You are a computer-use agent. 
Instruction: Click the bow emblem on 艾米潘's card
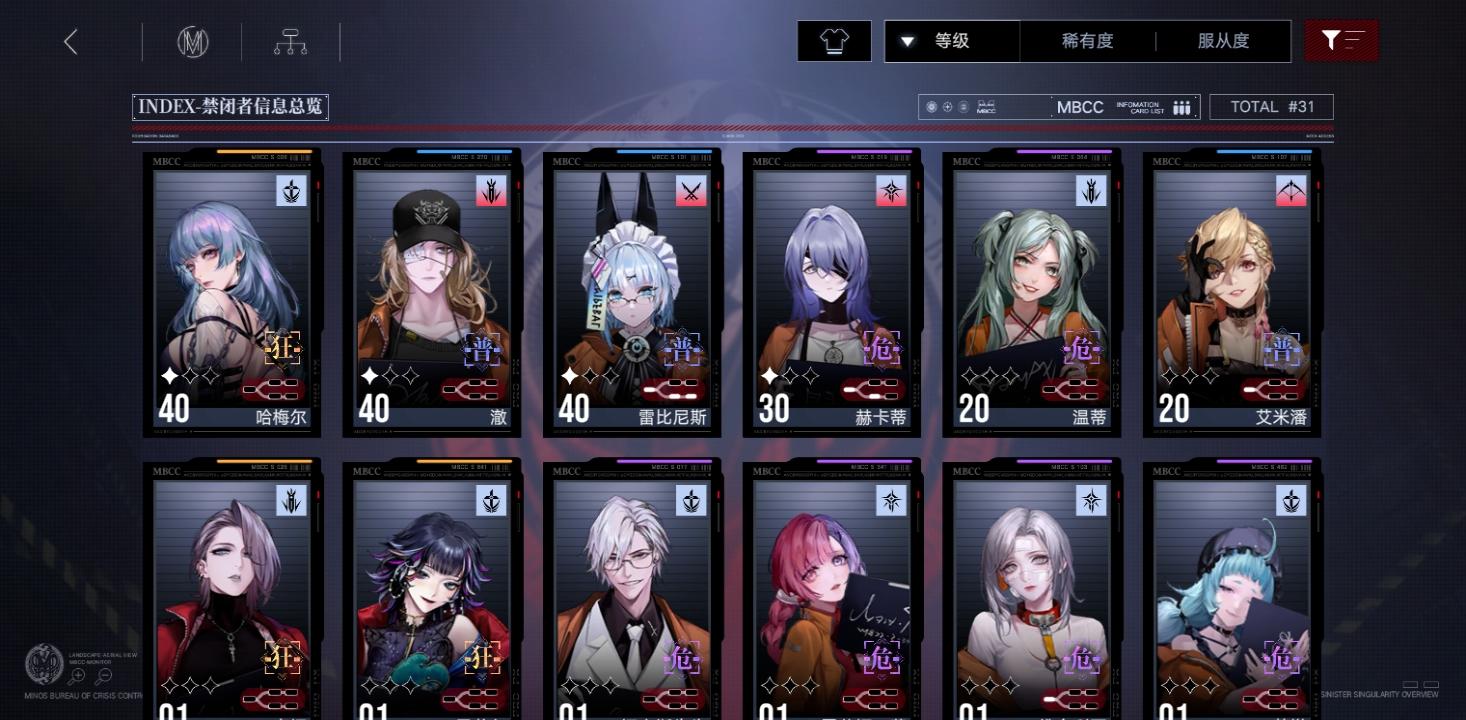[1292, 191]
